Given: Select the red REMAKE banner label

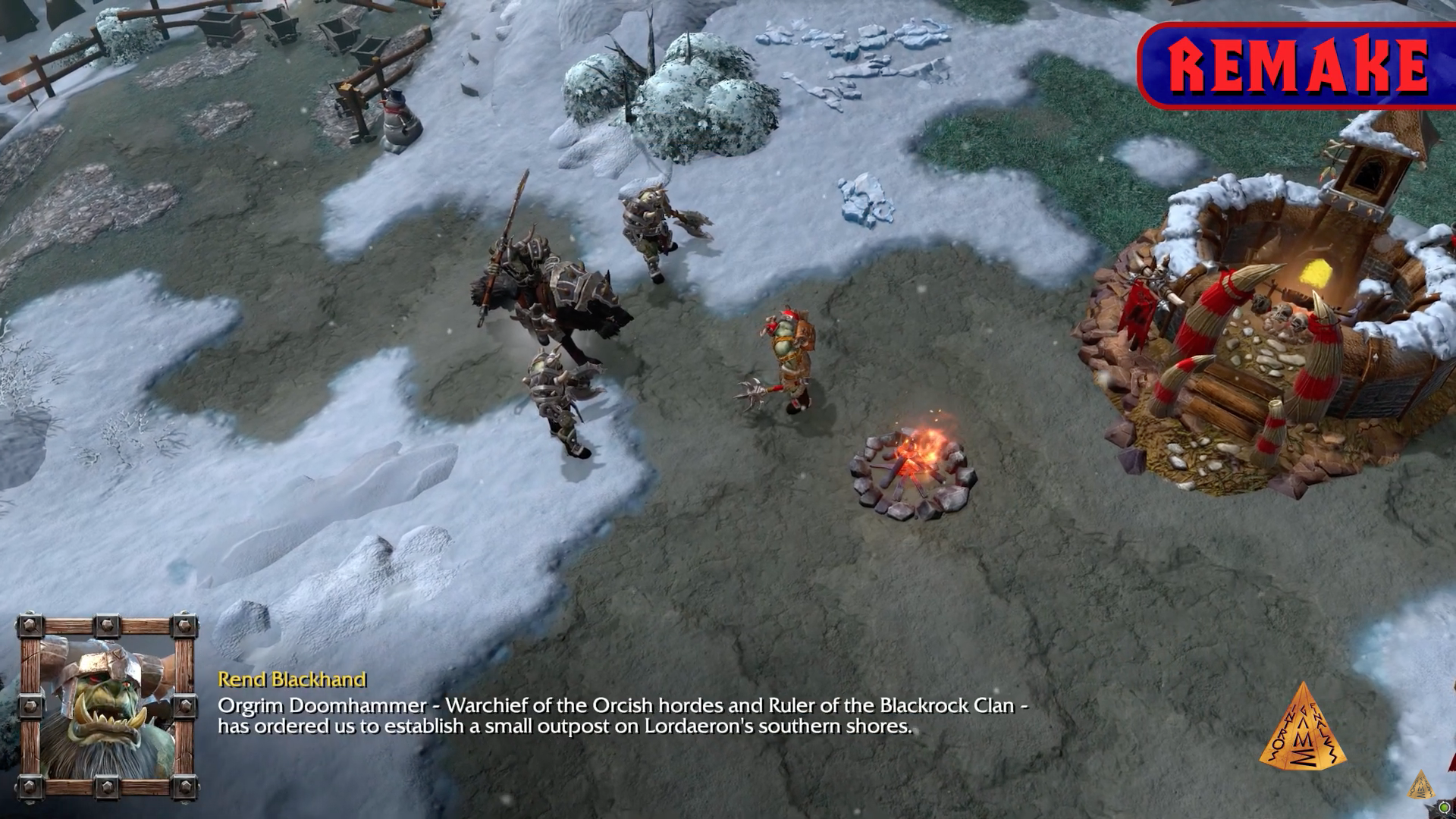Looking at the screenshot, I should coord(1298,65).
